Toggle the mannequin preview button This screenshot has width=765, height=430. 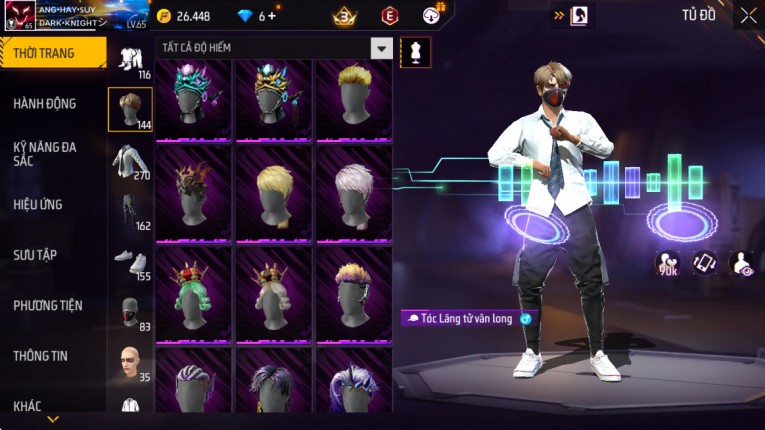(415, 52)
